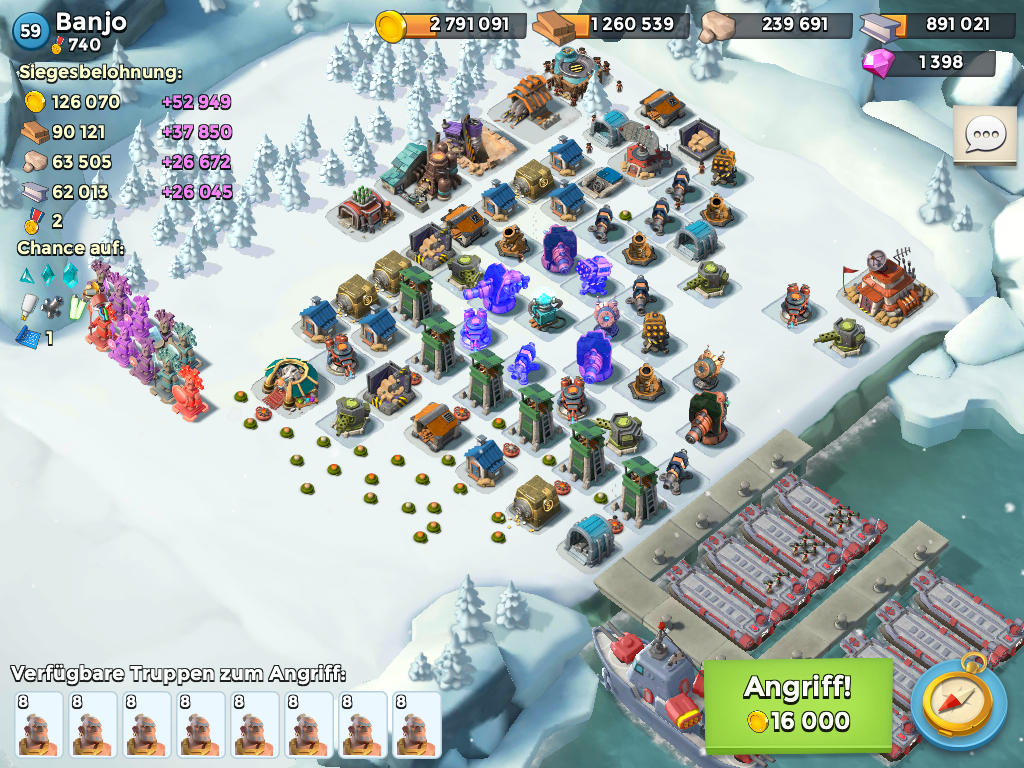Open the chat speech bubble

point(984,136)
